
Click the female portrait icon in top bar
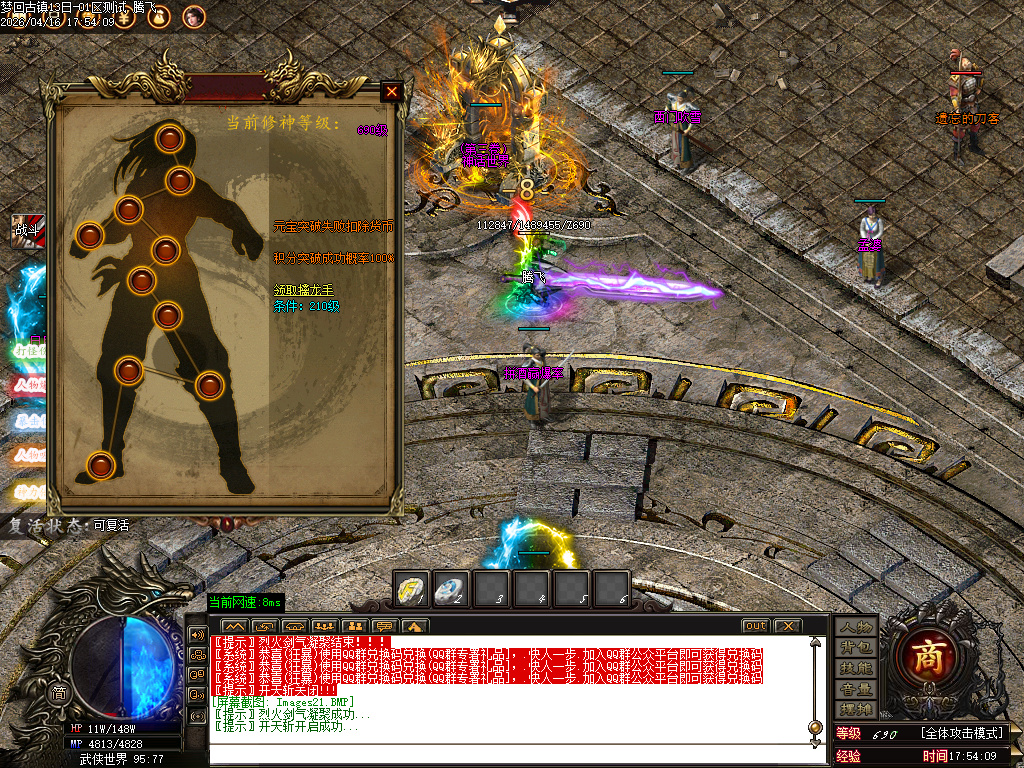[x=193, y=16]
